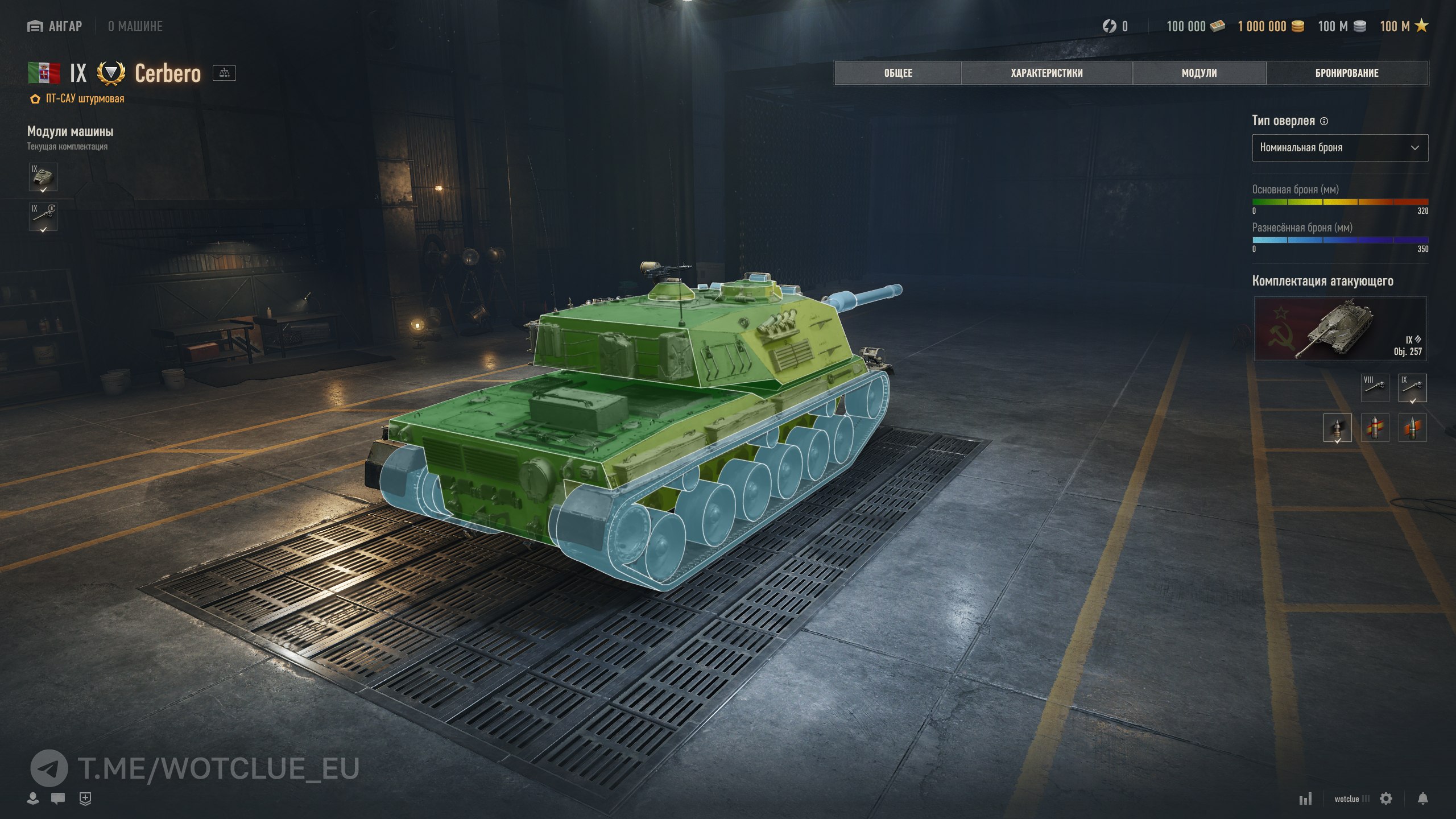This screenshot has height=819, width=1456.
Task: Click the info icon beside Тип оверлея
Action: point(1324,121)
